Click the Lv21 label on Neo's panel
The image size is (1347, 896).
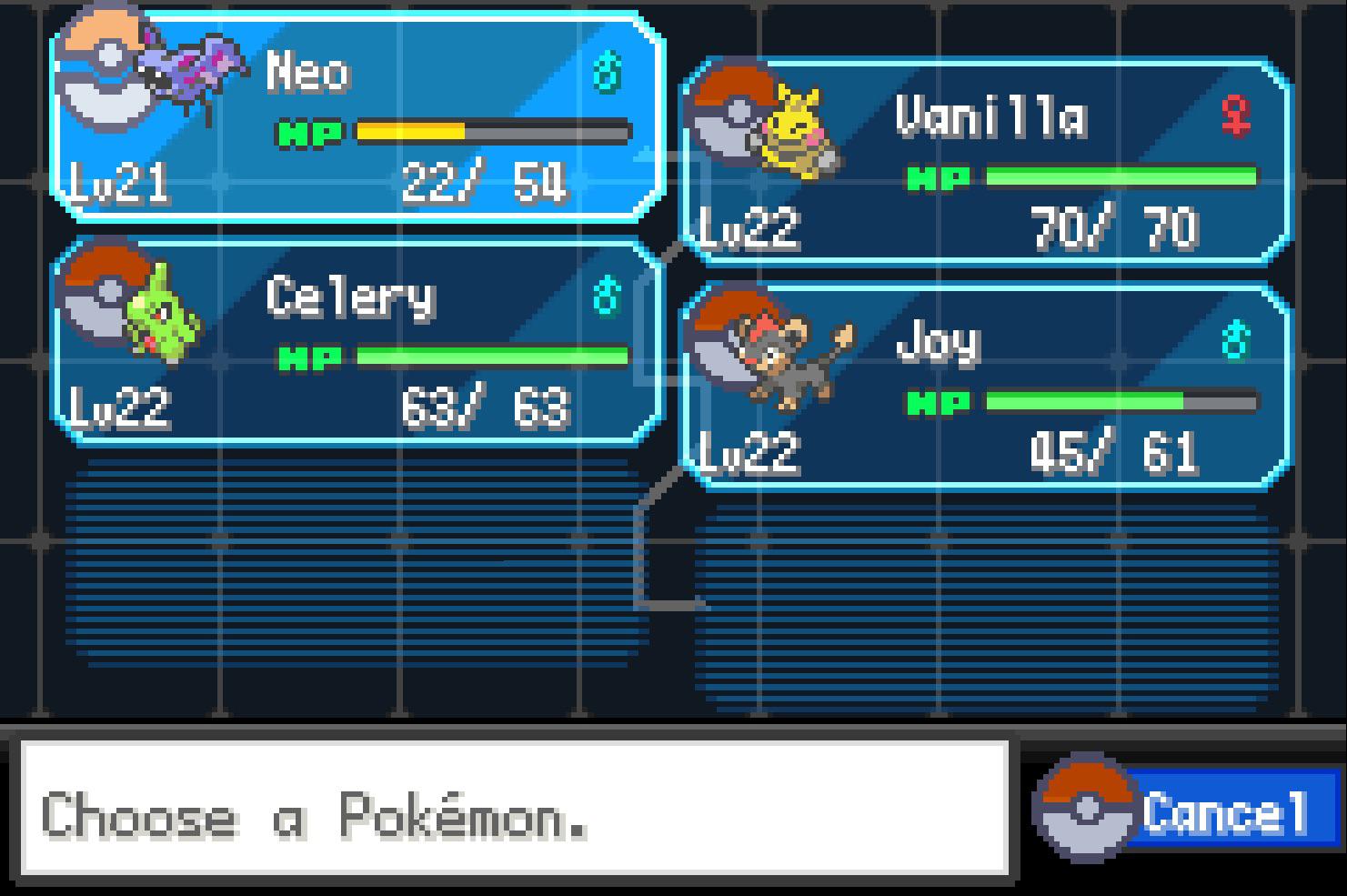118,186
